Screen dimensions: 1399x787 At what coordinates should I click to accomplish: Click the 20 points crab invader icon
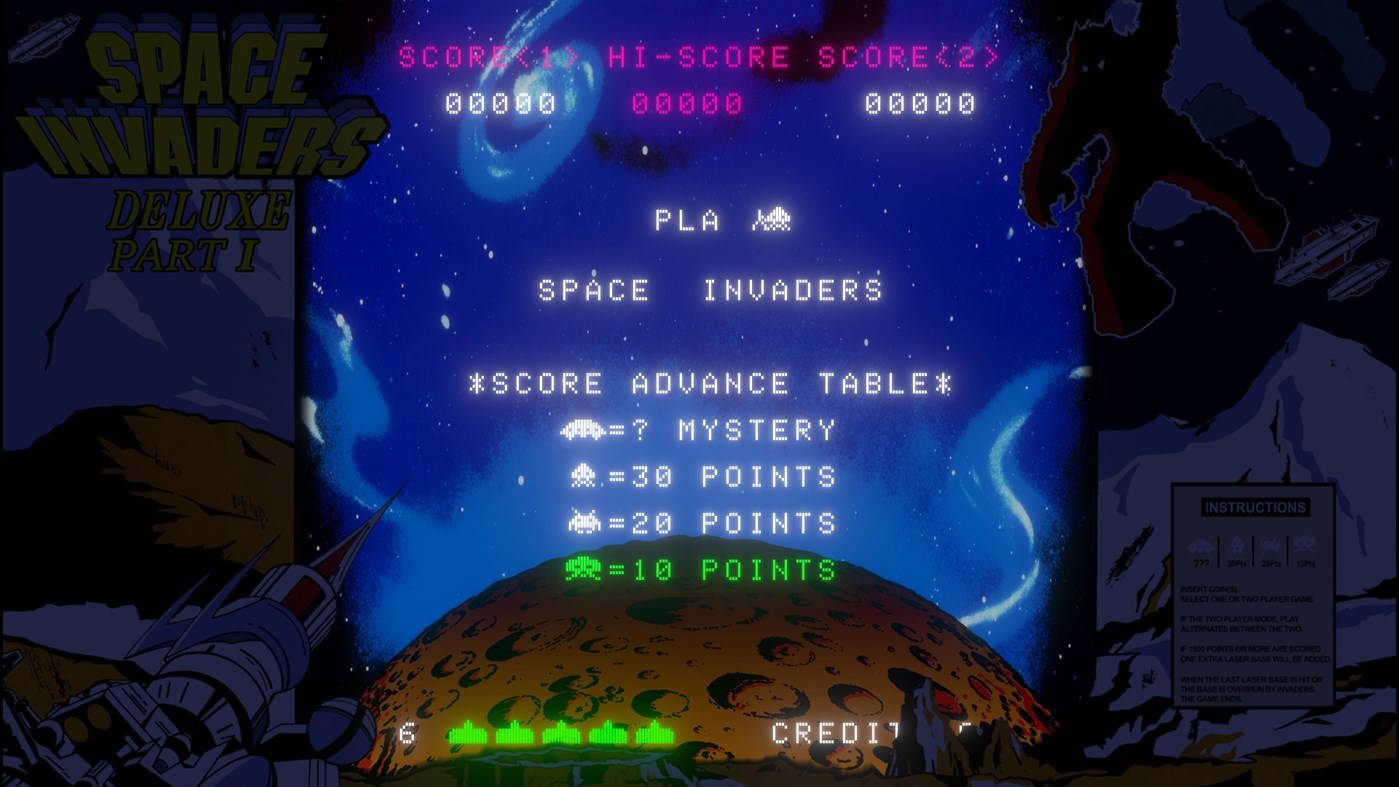coord(585,522)
